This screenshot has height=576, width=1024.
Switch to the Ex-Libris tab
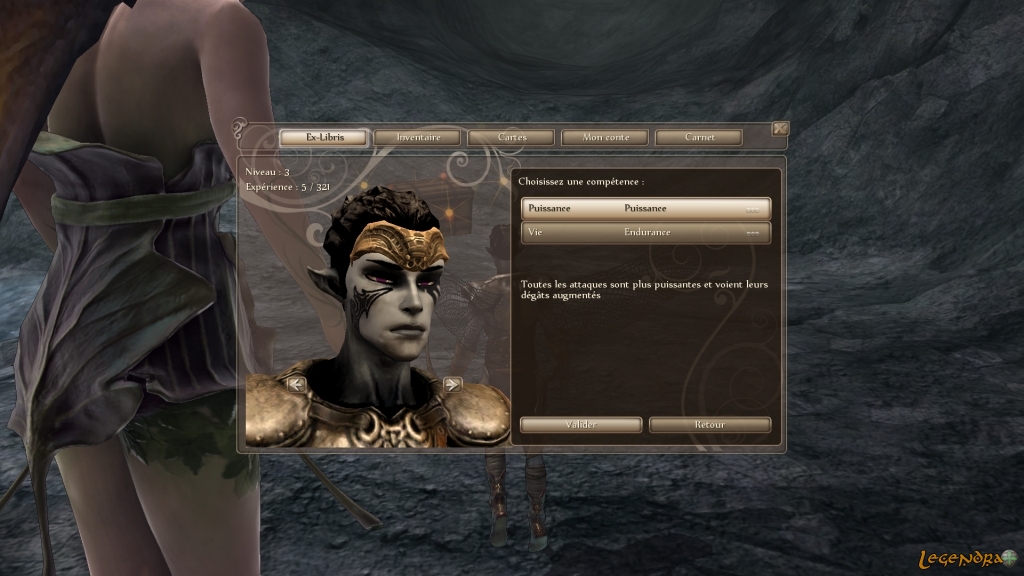pos(323,137)
